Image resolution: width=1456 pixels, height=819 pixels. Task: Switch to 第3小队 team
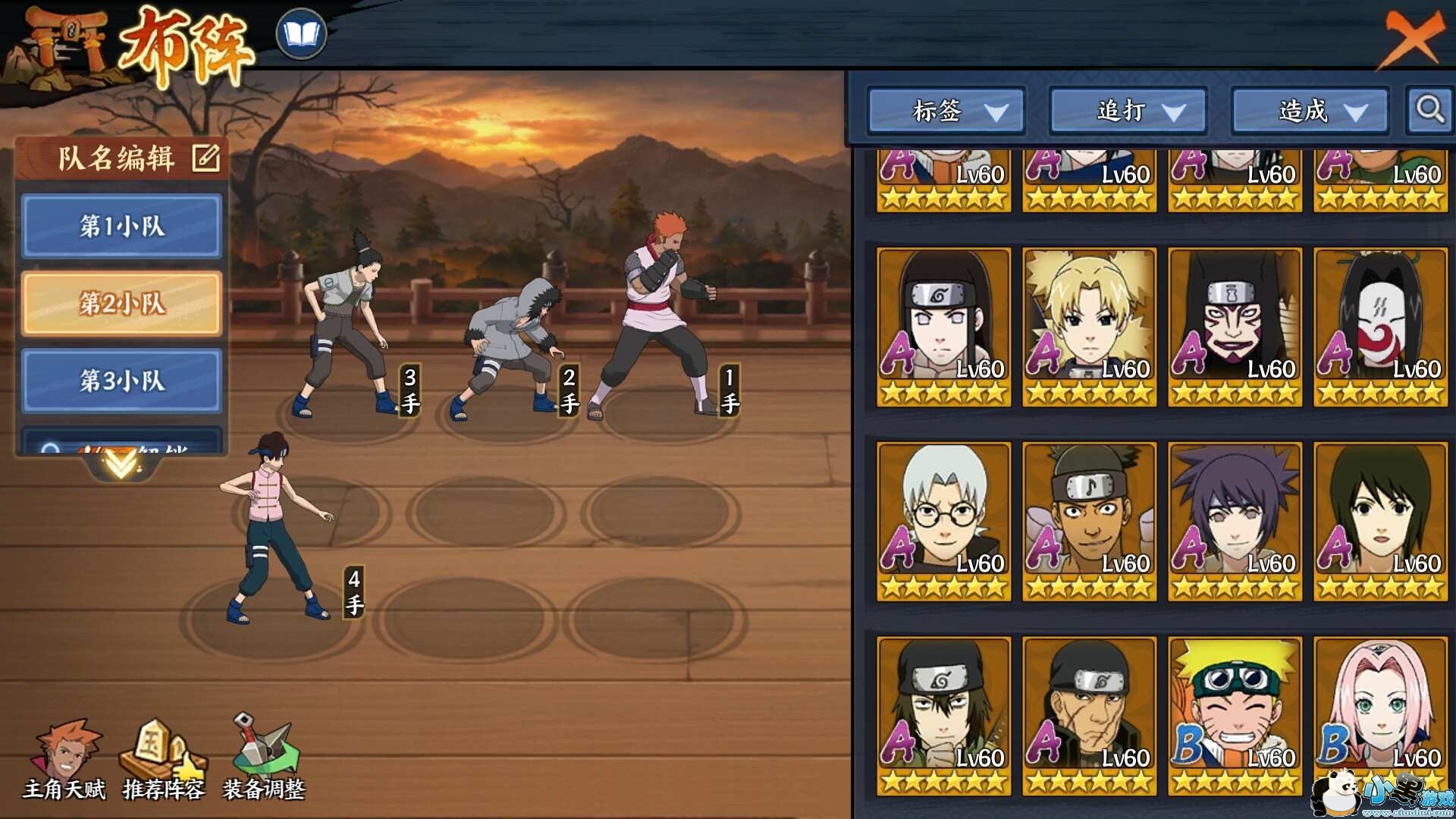[x=122, y=381]
